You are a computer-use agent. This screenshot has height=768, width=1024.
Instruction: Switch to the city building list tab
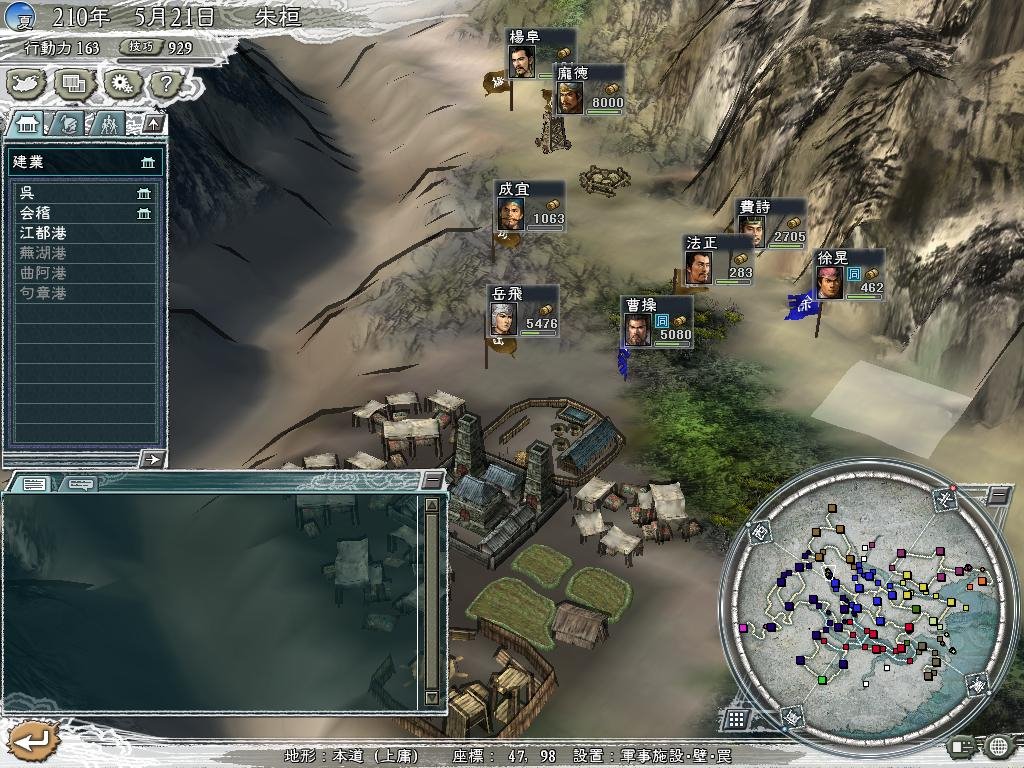coord(27,123)
